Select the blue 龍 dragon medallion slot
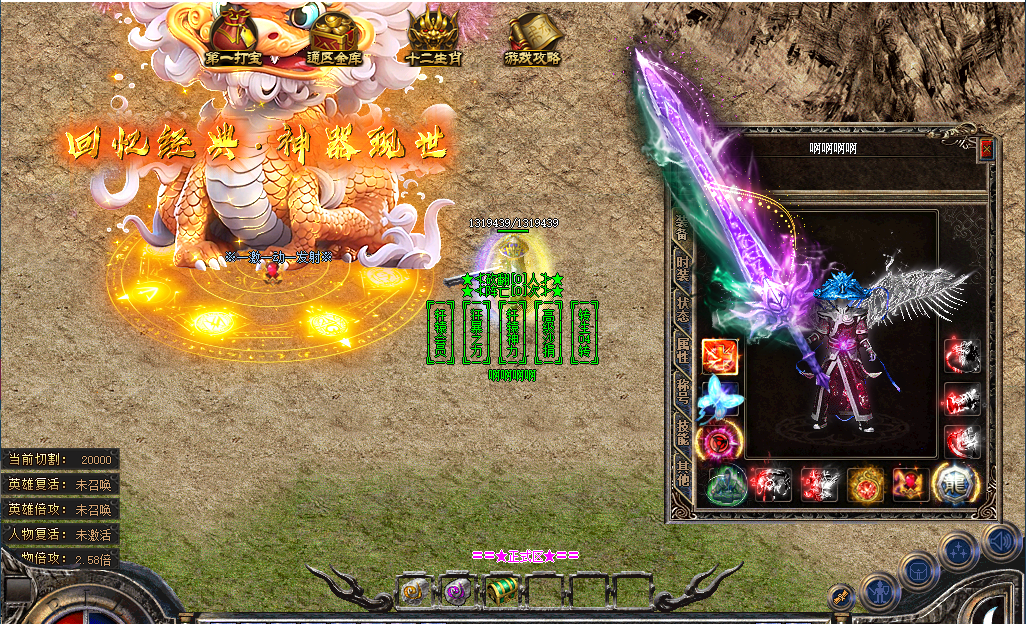The width and height of the screenshot is (1026, 624). pos(952,484)
